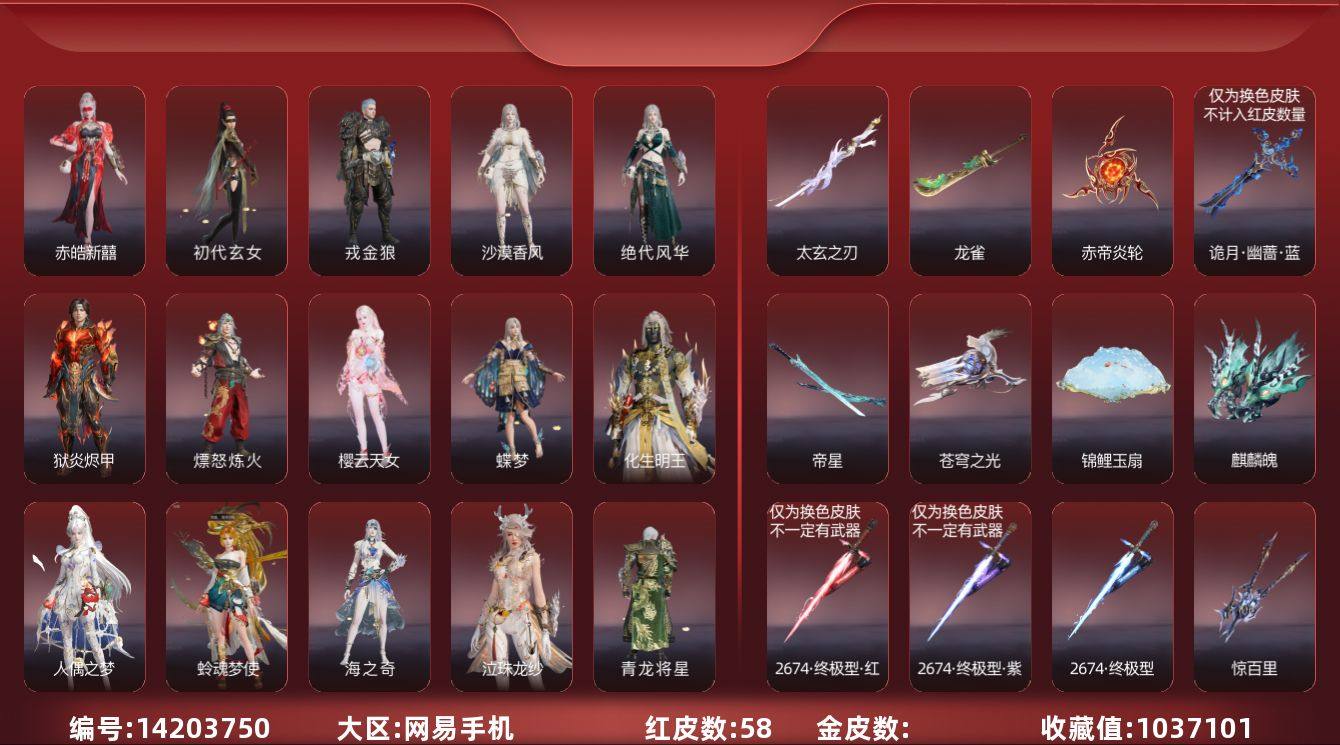Select the 人偶之梦 character thumbnail

click(81, 595)
